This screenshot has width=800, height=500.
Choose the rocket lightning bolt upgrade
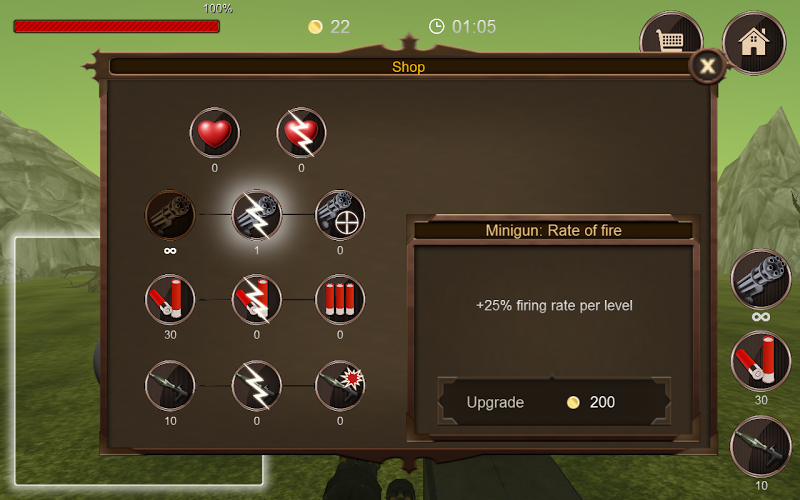pyautogui.click(x=257, y=385)
